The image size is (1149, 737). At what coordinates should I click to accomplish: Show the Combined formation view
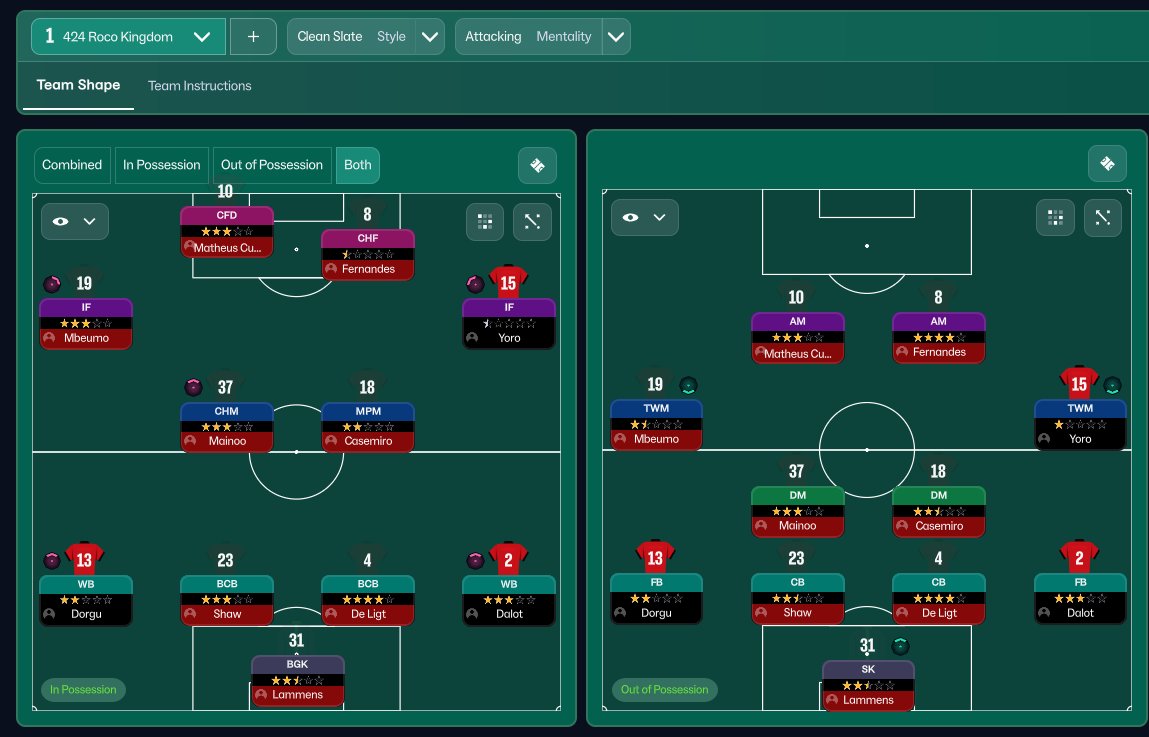72,165
